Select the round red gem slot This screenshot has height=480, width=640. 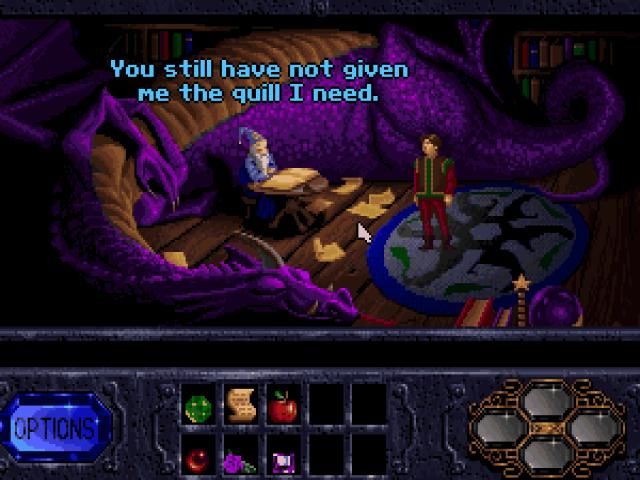point(197,458)
